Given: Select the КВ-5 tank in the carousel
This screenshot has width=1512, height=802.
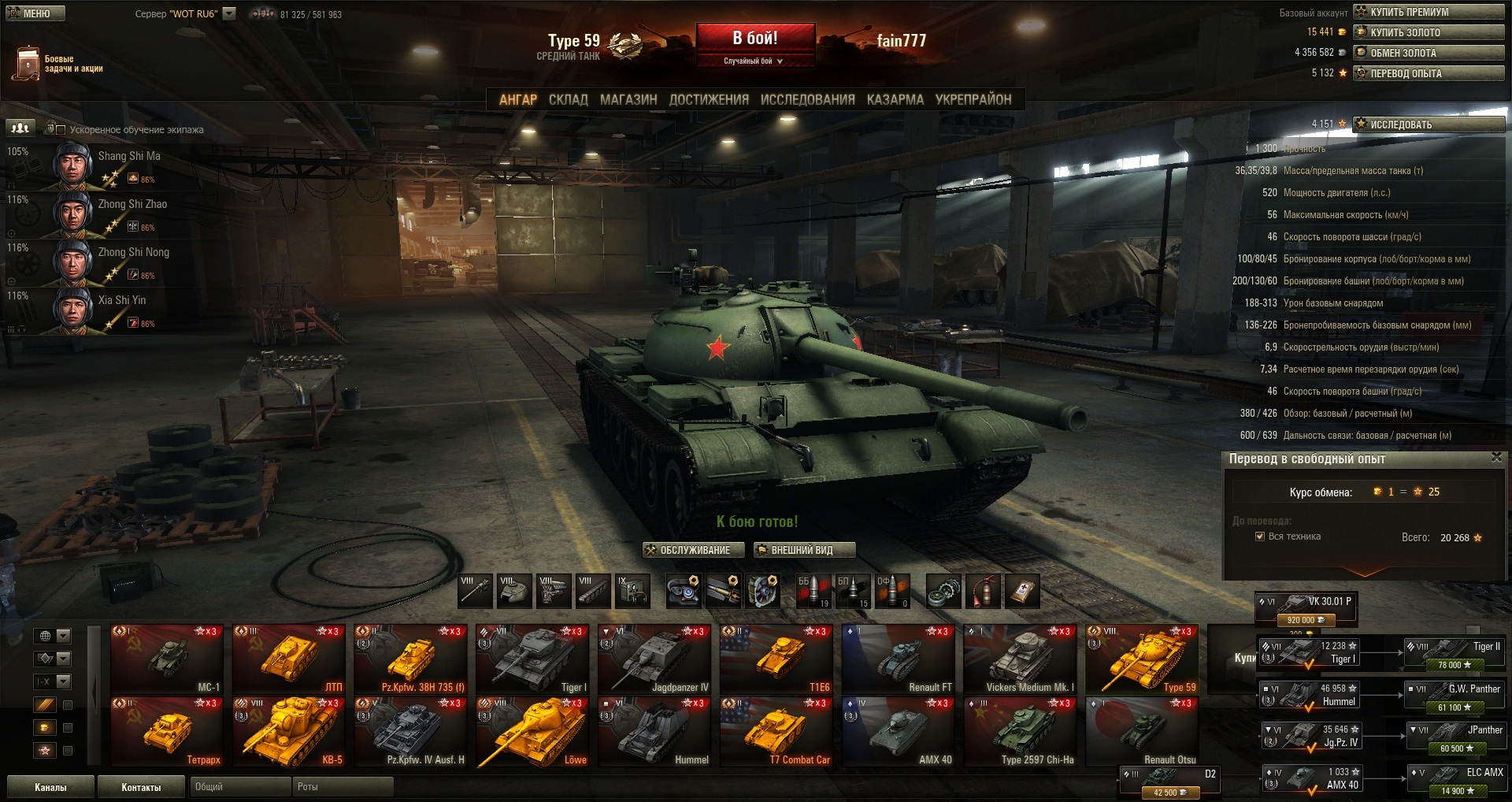Looking at the screenshot, I should [289, 732].
